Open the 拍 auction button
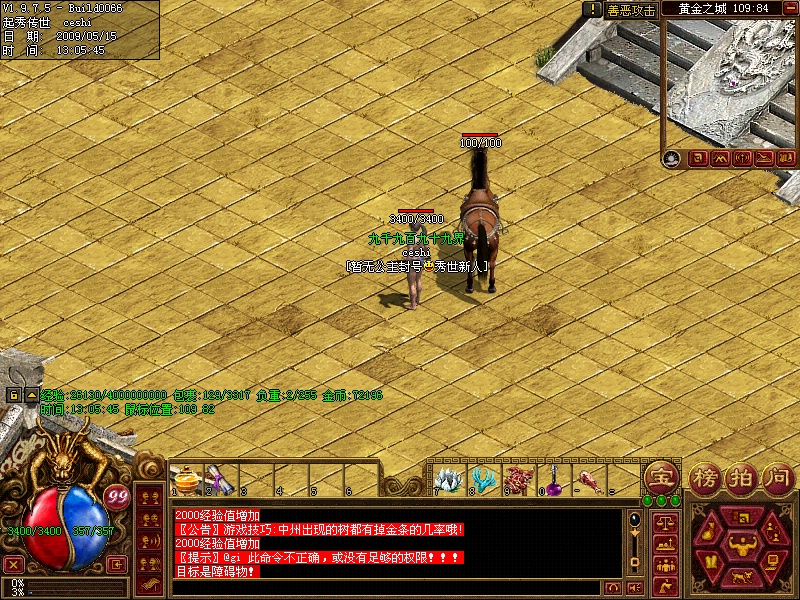This screenshot has width=800, height=600. coord(741,478)
